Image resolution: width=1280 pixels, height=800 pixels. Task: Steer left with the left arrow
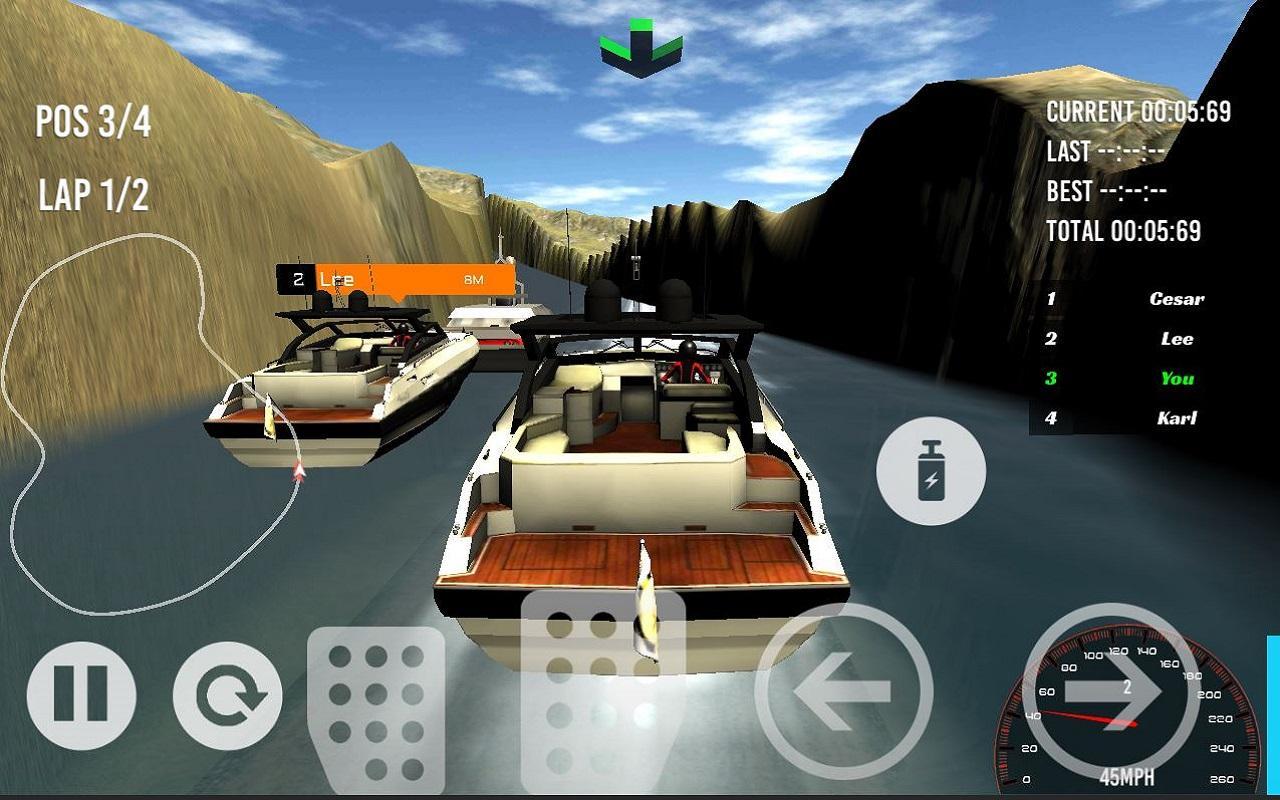[x=843, y=691]
